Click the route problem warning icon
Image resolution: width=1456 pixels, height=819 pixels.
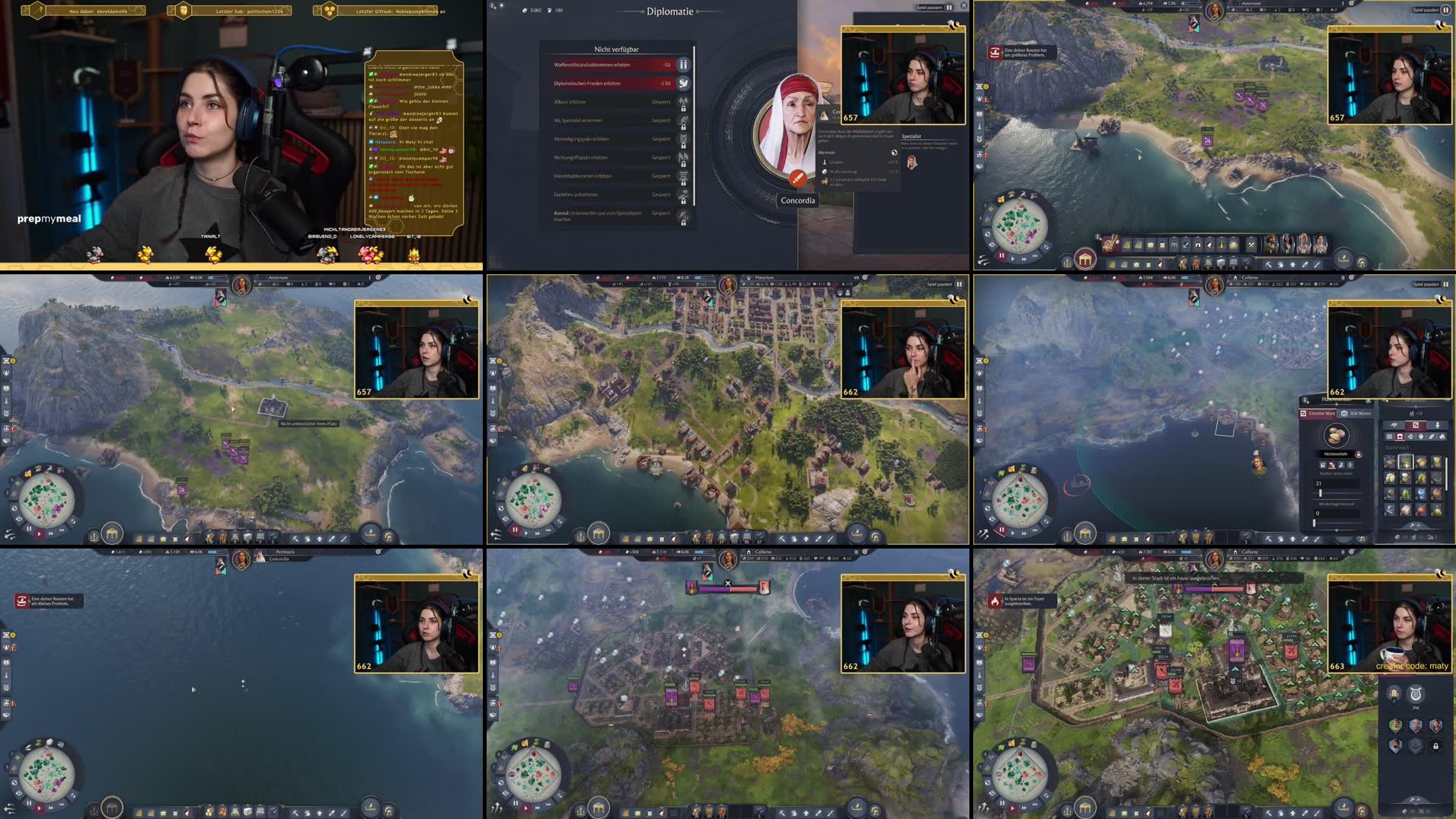[995, 53]
